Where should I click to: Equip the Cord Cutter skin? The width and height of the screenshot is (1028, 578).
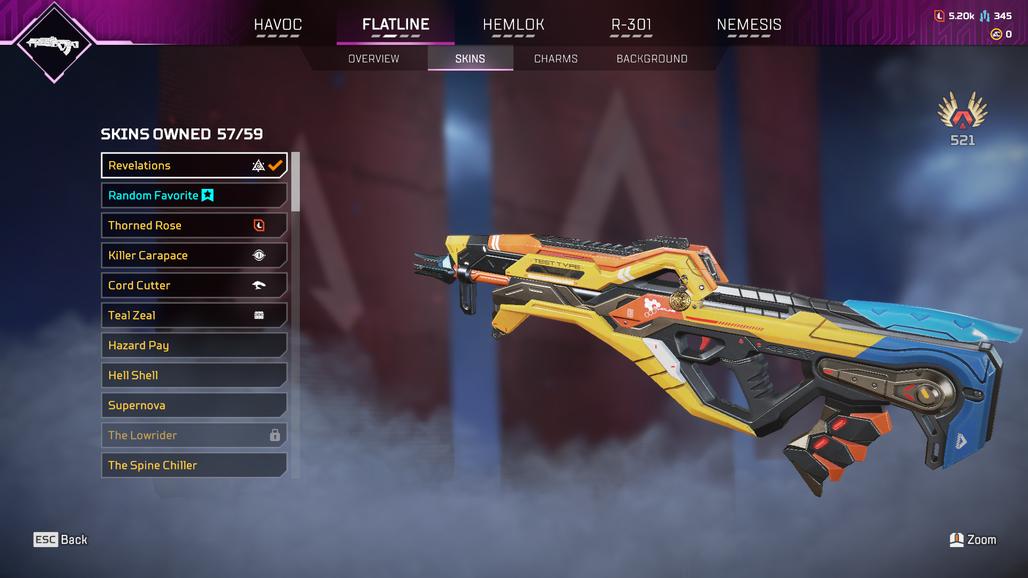click(x=194, y=286)
